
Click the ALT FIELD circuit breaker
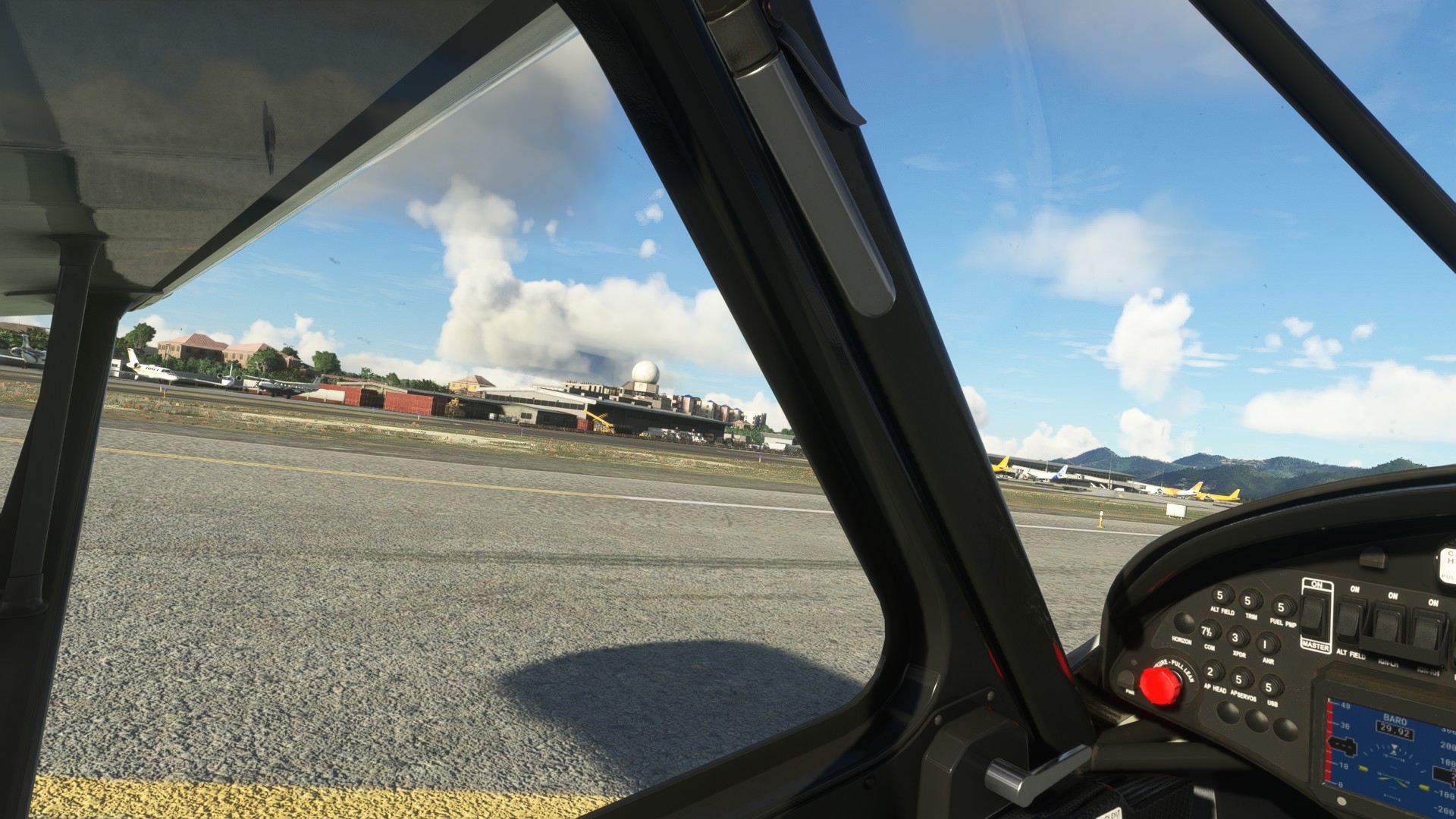(x=1220, y=596)
